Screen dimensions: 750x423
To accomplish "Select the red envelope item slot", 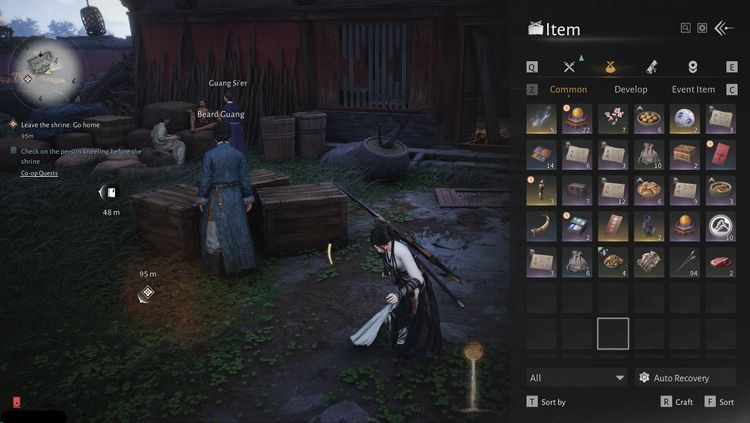I will [720, 155].
